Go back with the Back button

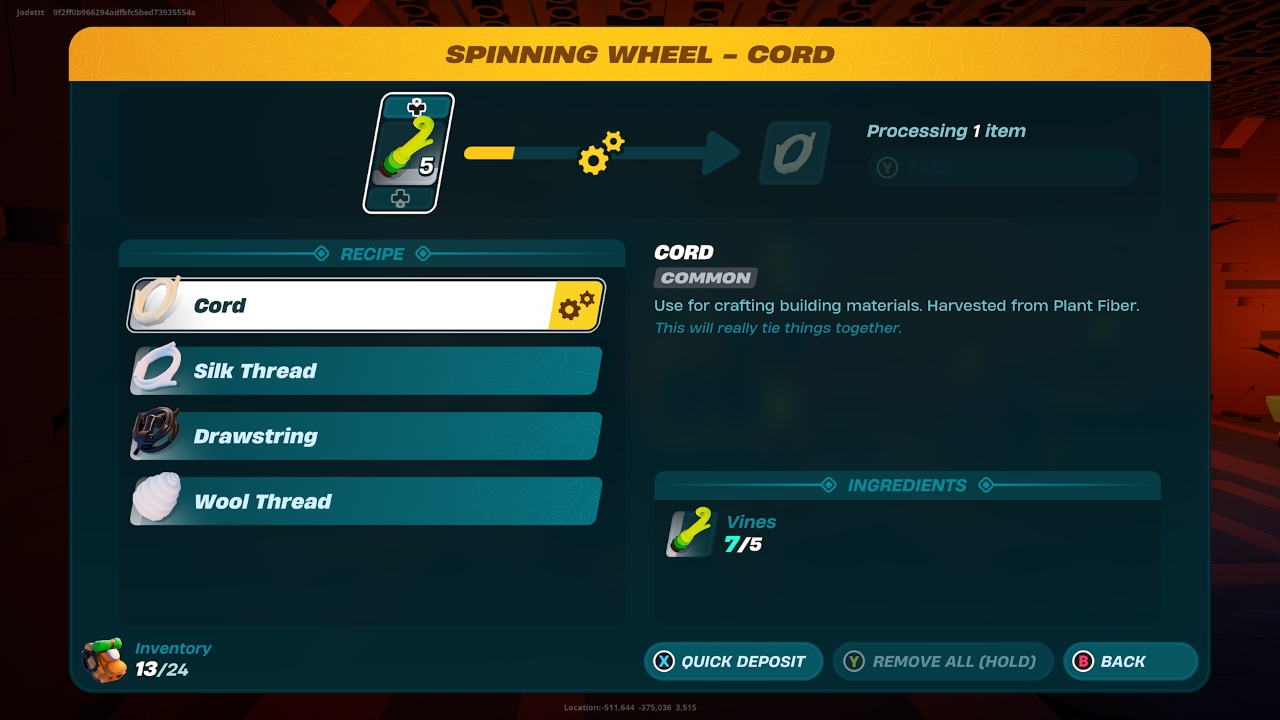point(1129,661)
